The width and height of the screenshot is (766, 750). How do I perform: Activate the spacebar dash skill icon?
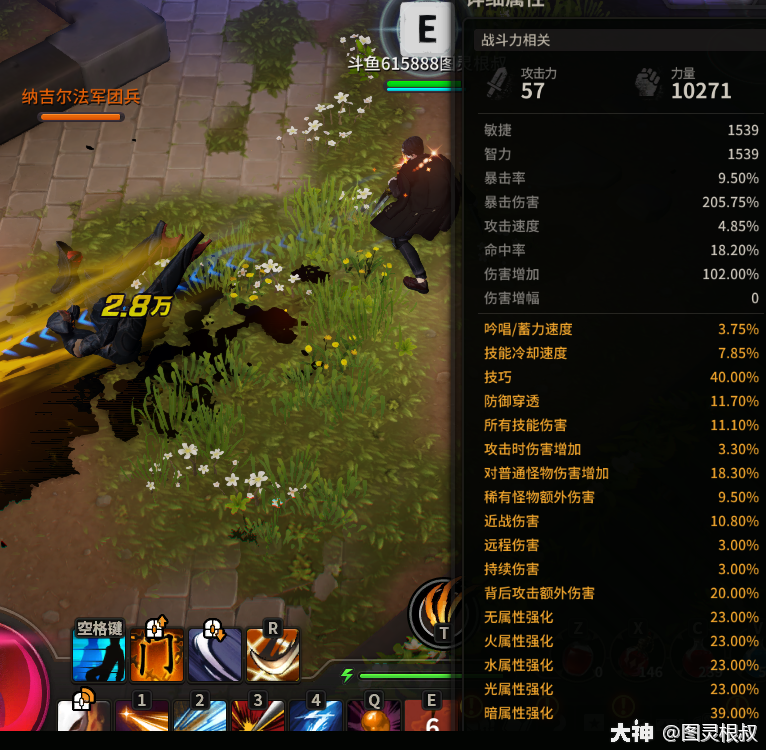pos(99,654)
